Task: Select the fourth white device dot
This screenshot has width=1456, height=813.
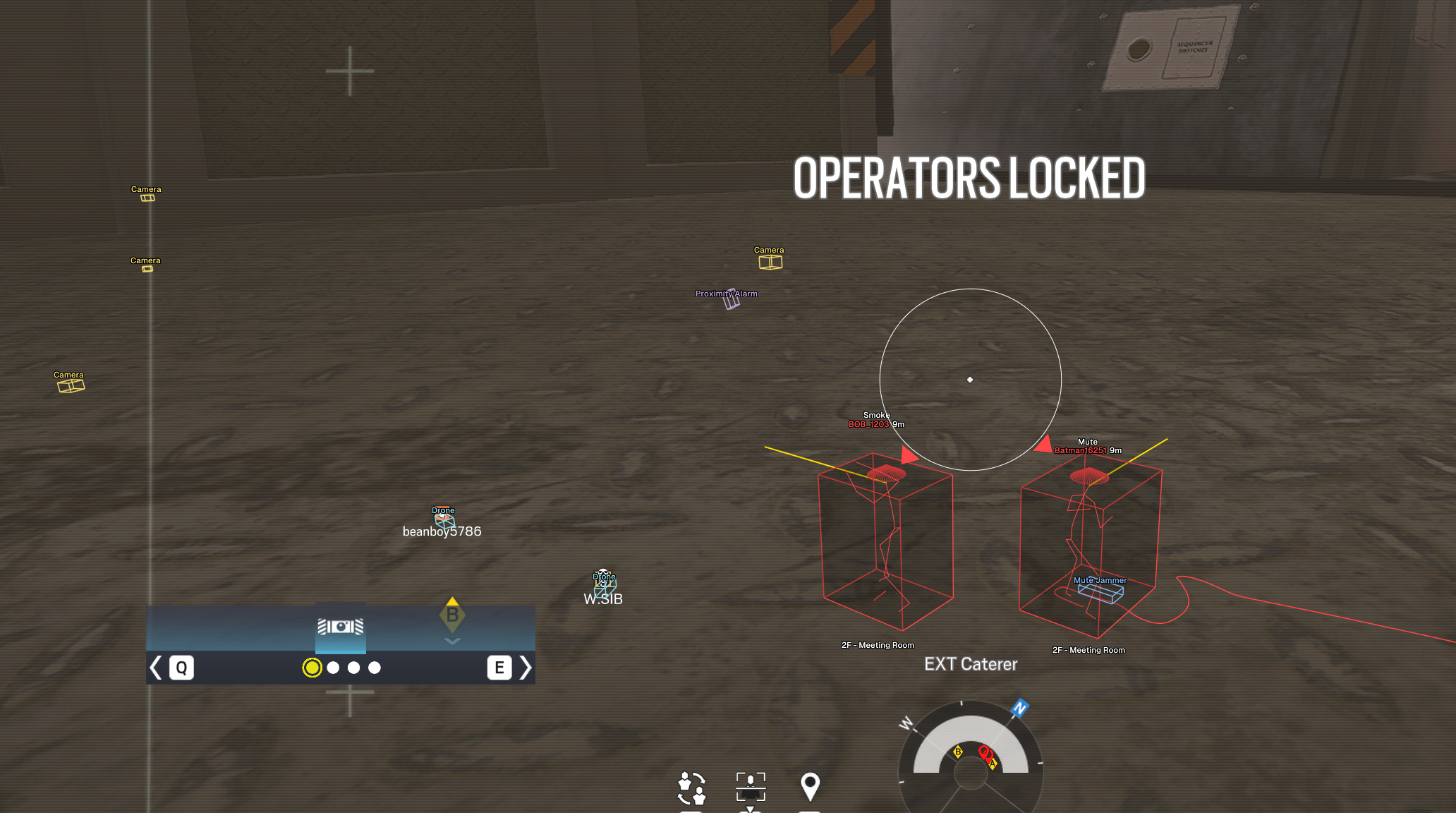Action: pyautogui.click(x=375, y=667)
